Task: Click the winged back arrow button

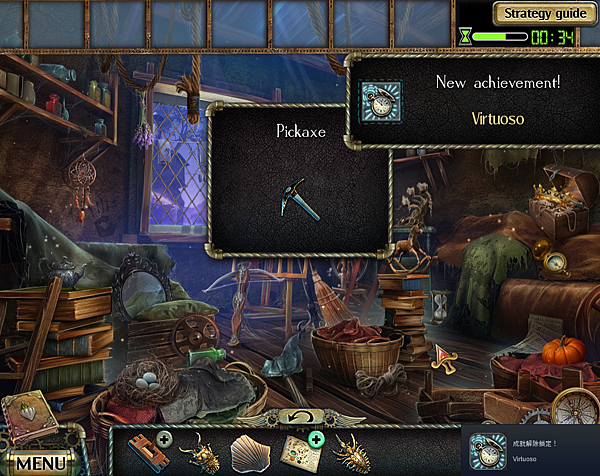Action: [x=299, y=415]
